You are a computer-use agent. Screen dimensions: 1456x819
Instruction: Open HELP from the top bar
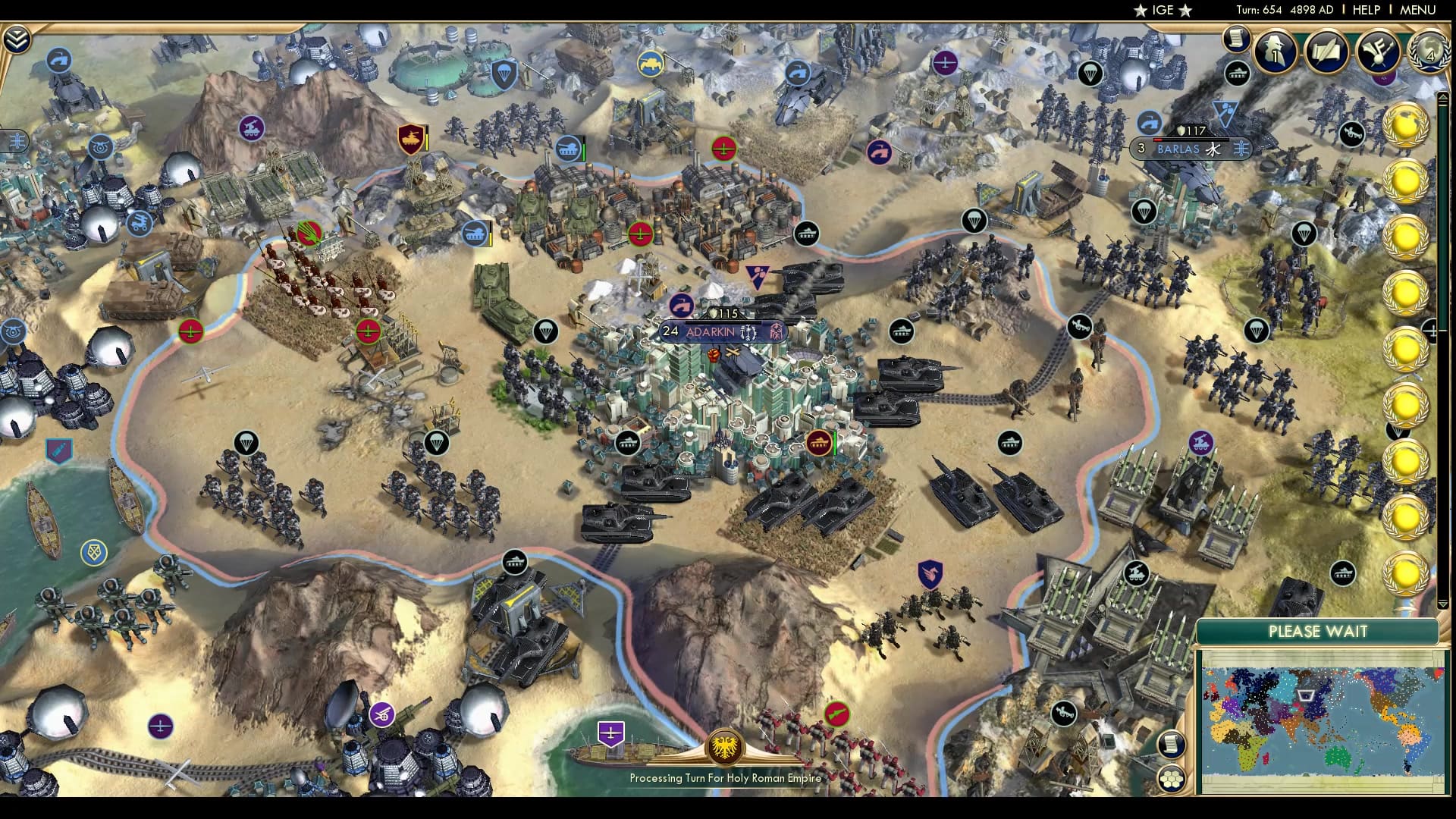tap(1365, 10)
